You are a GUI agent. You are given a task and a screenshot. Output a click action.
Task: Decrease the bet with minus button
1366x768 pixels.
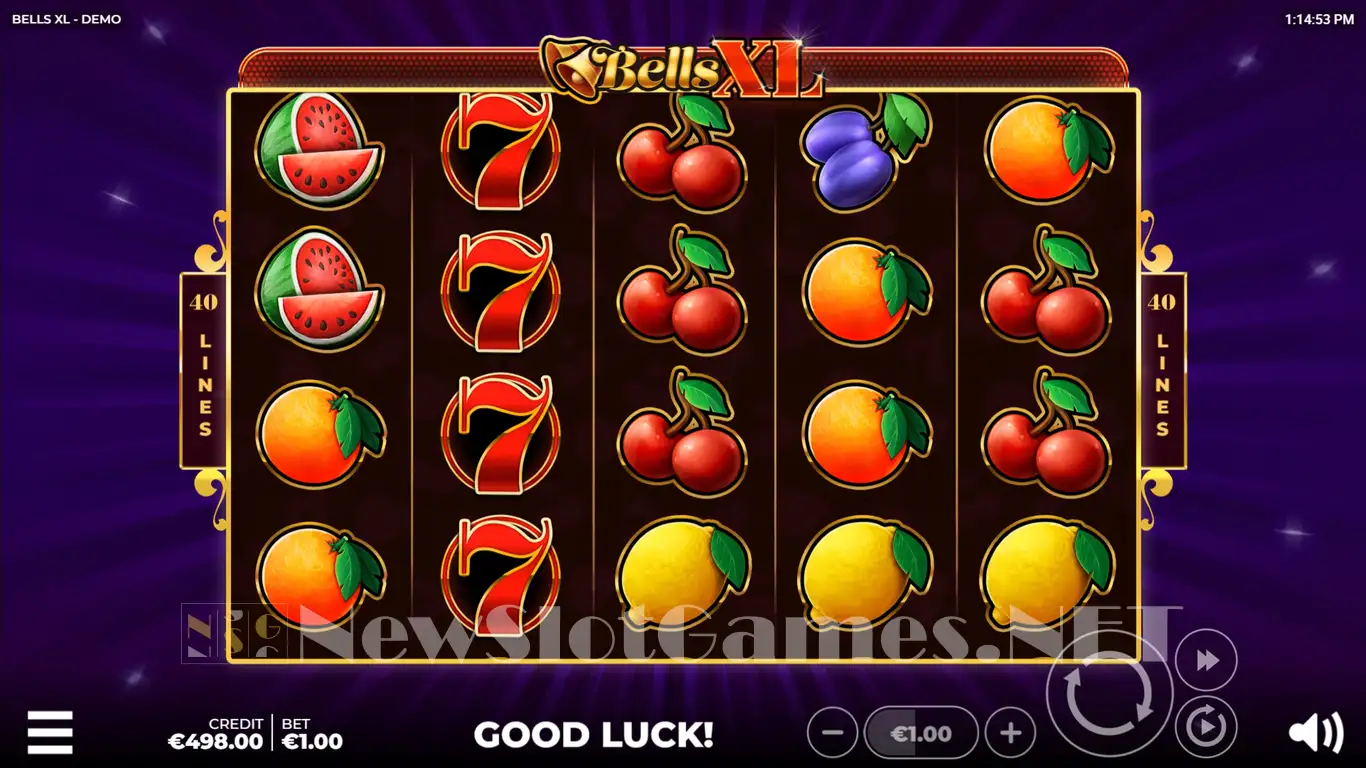tap(832, 734)
